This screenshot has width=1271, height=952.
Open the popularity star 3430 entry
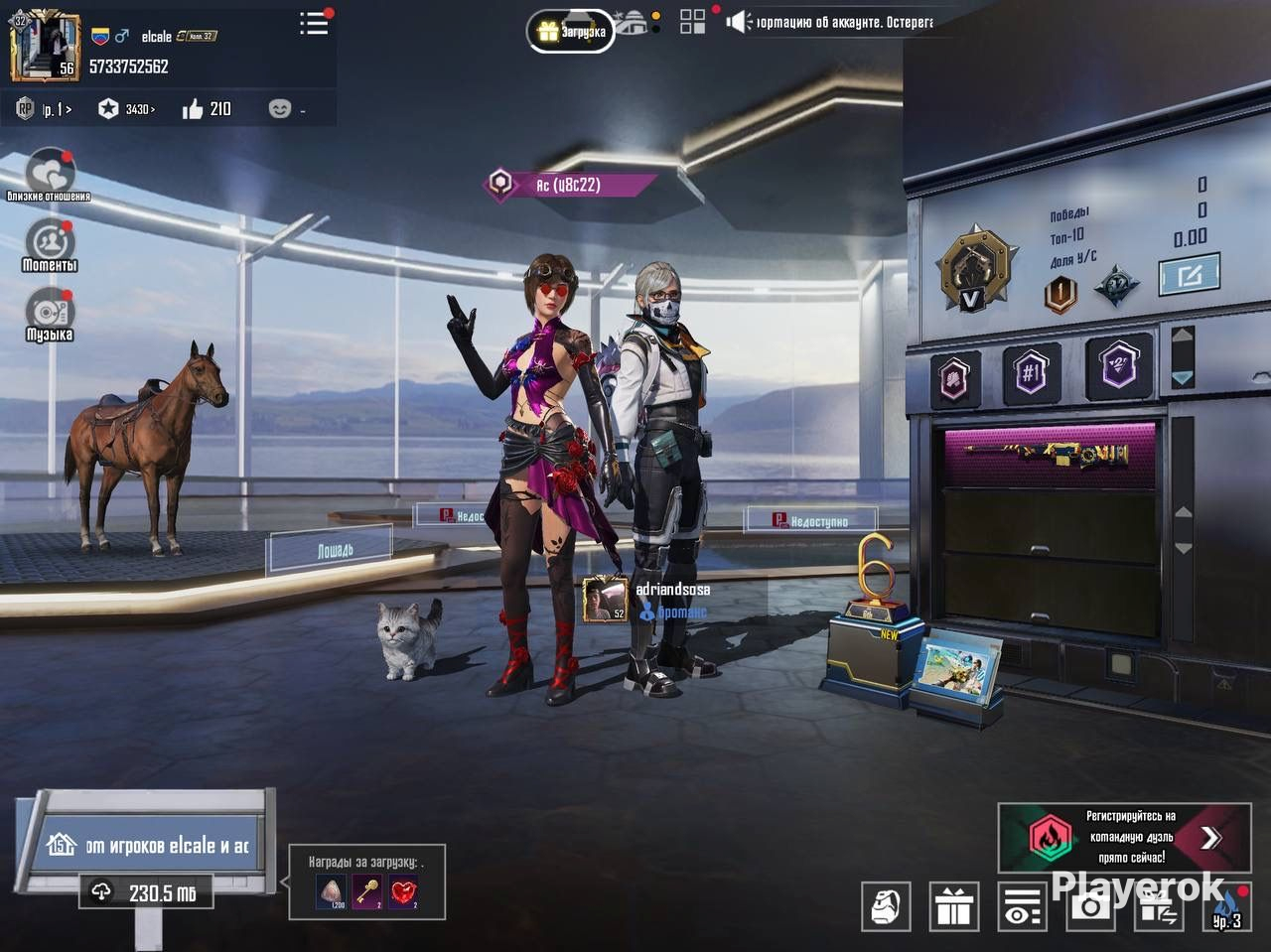127,109
